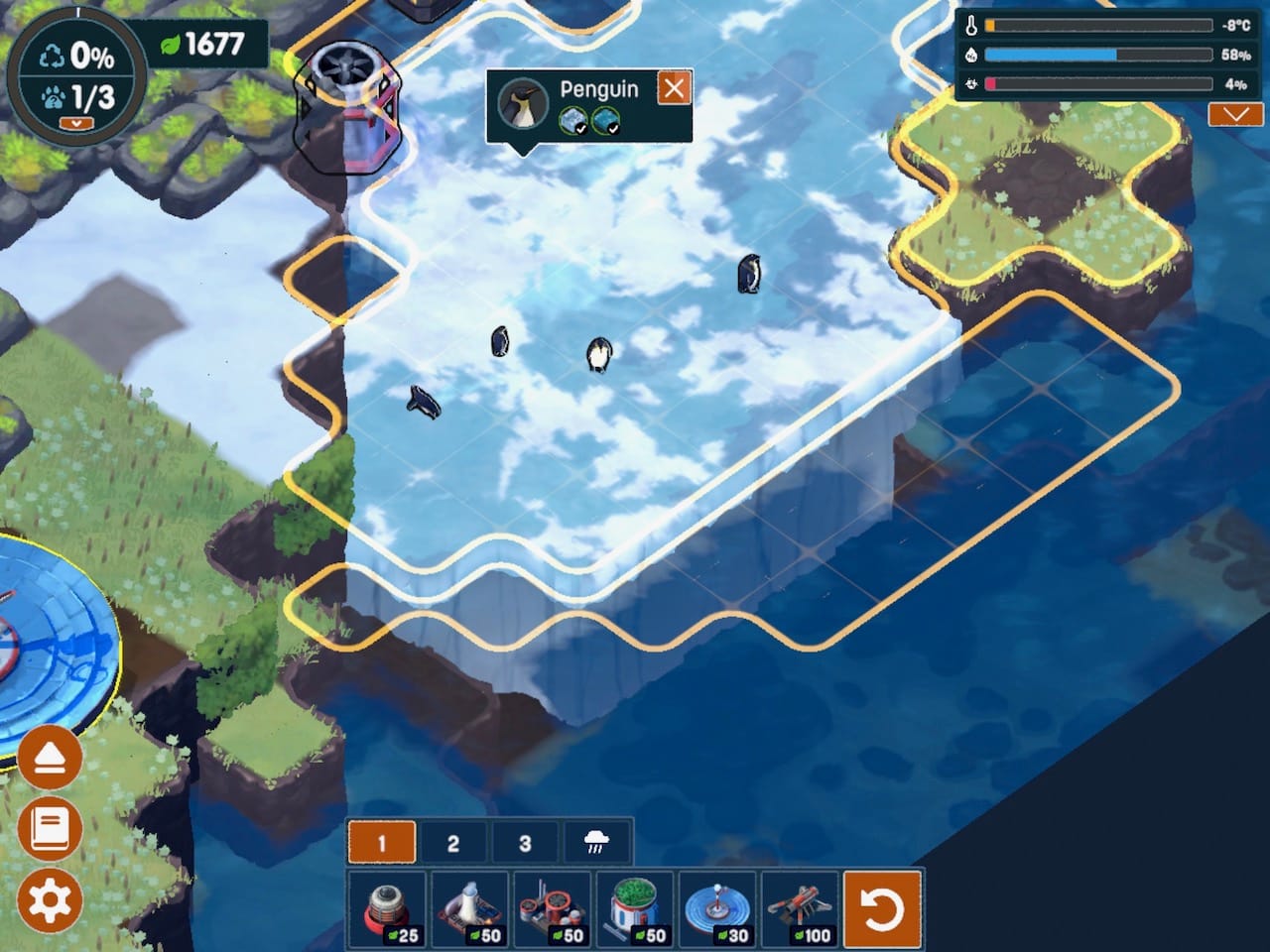This screenshot has width=1270, height=952.
Task: Select the rain cloud weather tab
Action: coord(596,843)
